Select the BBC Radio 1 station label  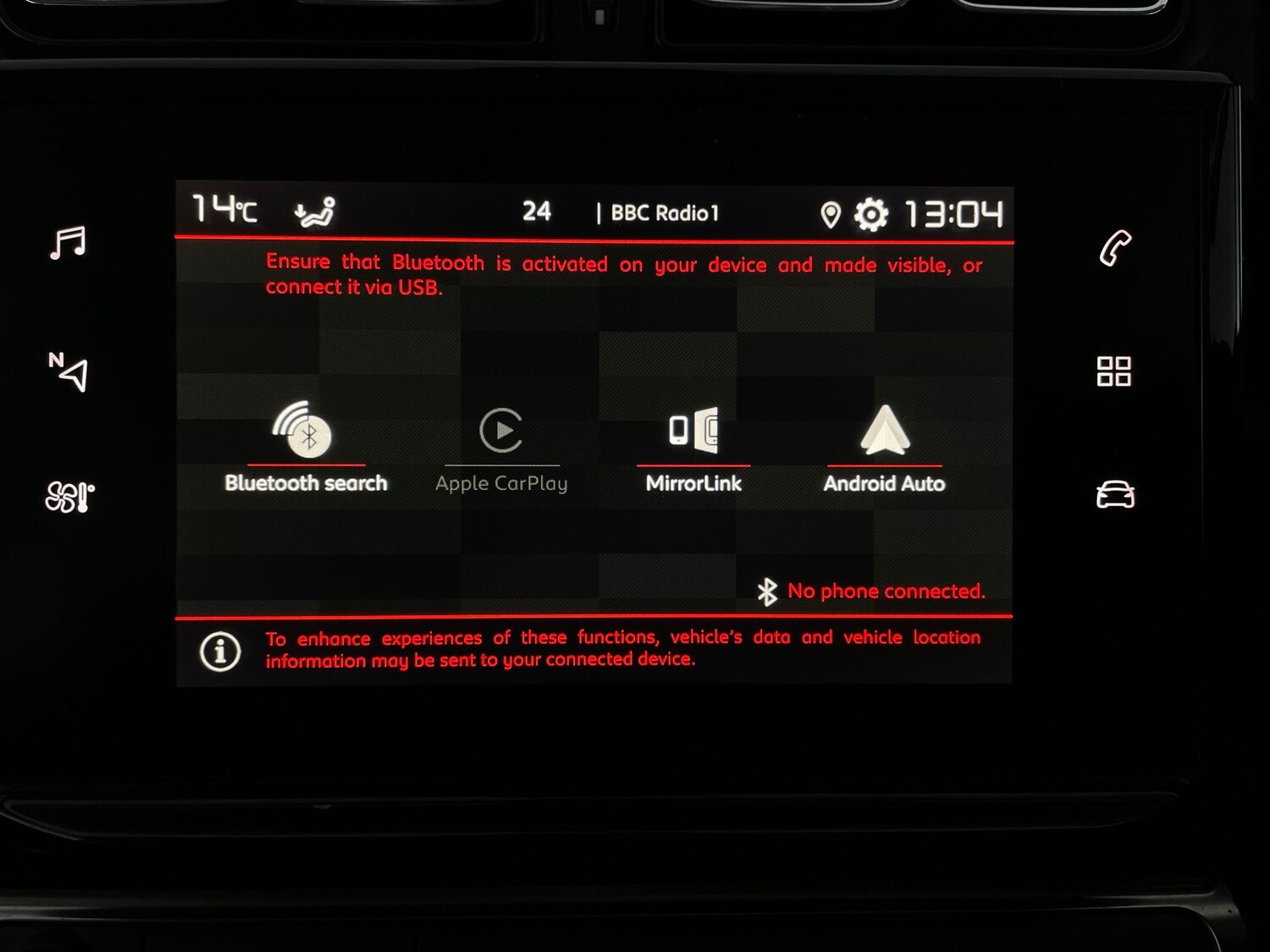pos(665,213)
